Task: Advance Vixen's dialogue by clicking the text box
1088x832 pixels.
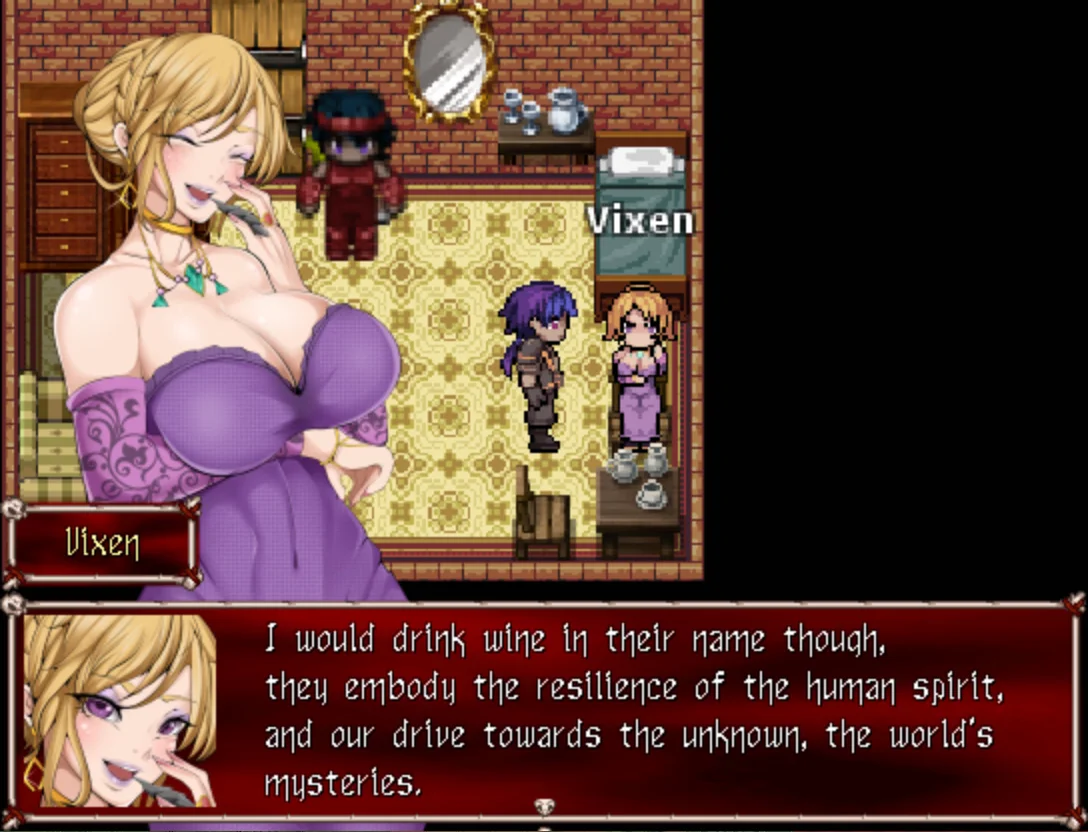Action: pos(640,710)
